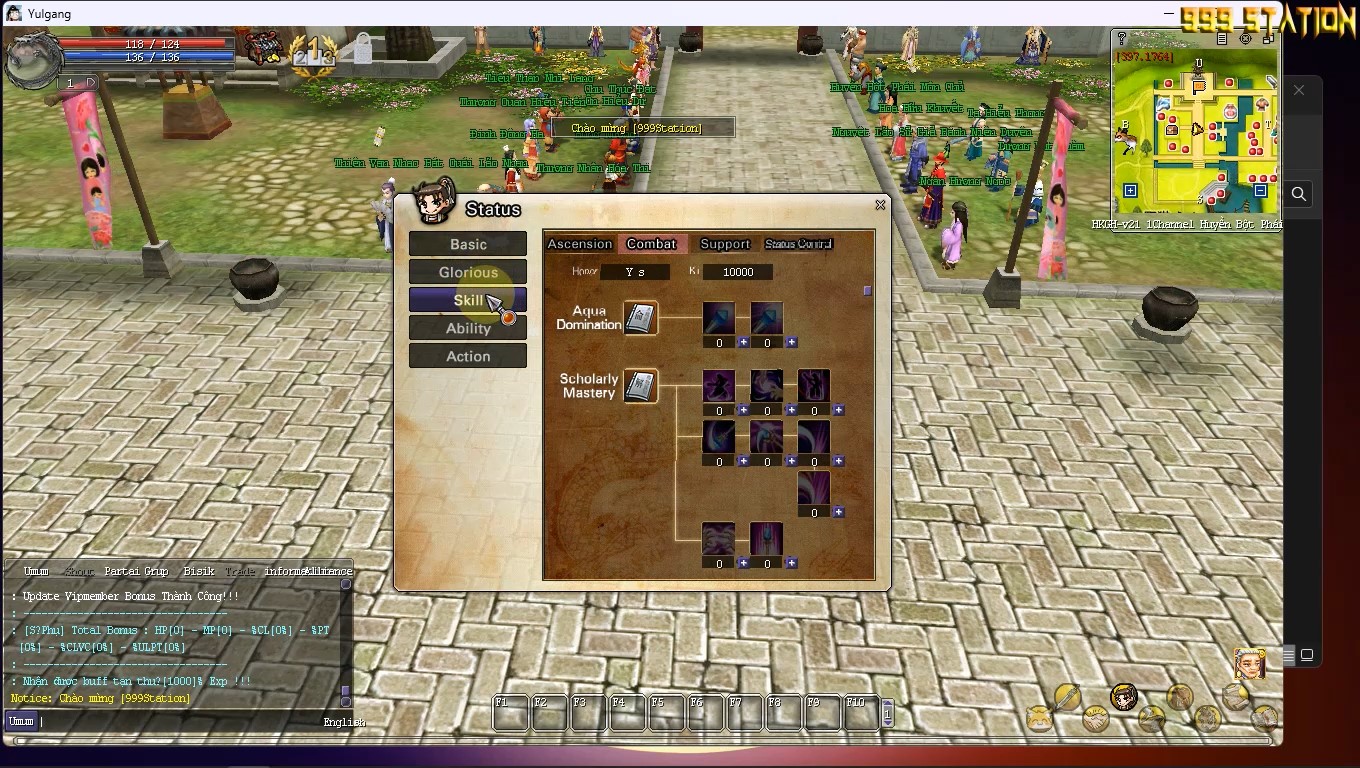Image resolution: width=1360 pixels, height=768 pixels.
Task: Close the Status window
Action: click(x=880, y=205)
